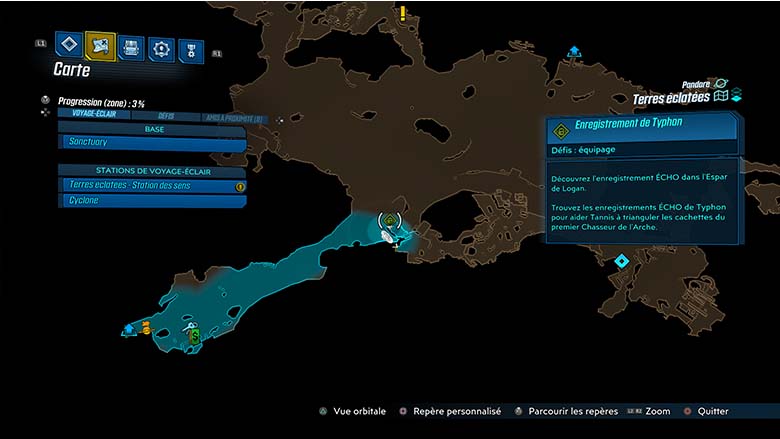Click the yellow exclamation mission marker
The width and height of the screenshot is (780, 439).
(403, 13)
